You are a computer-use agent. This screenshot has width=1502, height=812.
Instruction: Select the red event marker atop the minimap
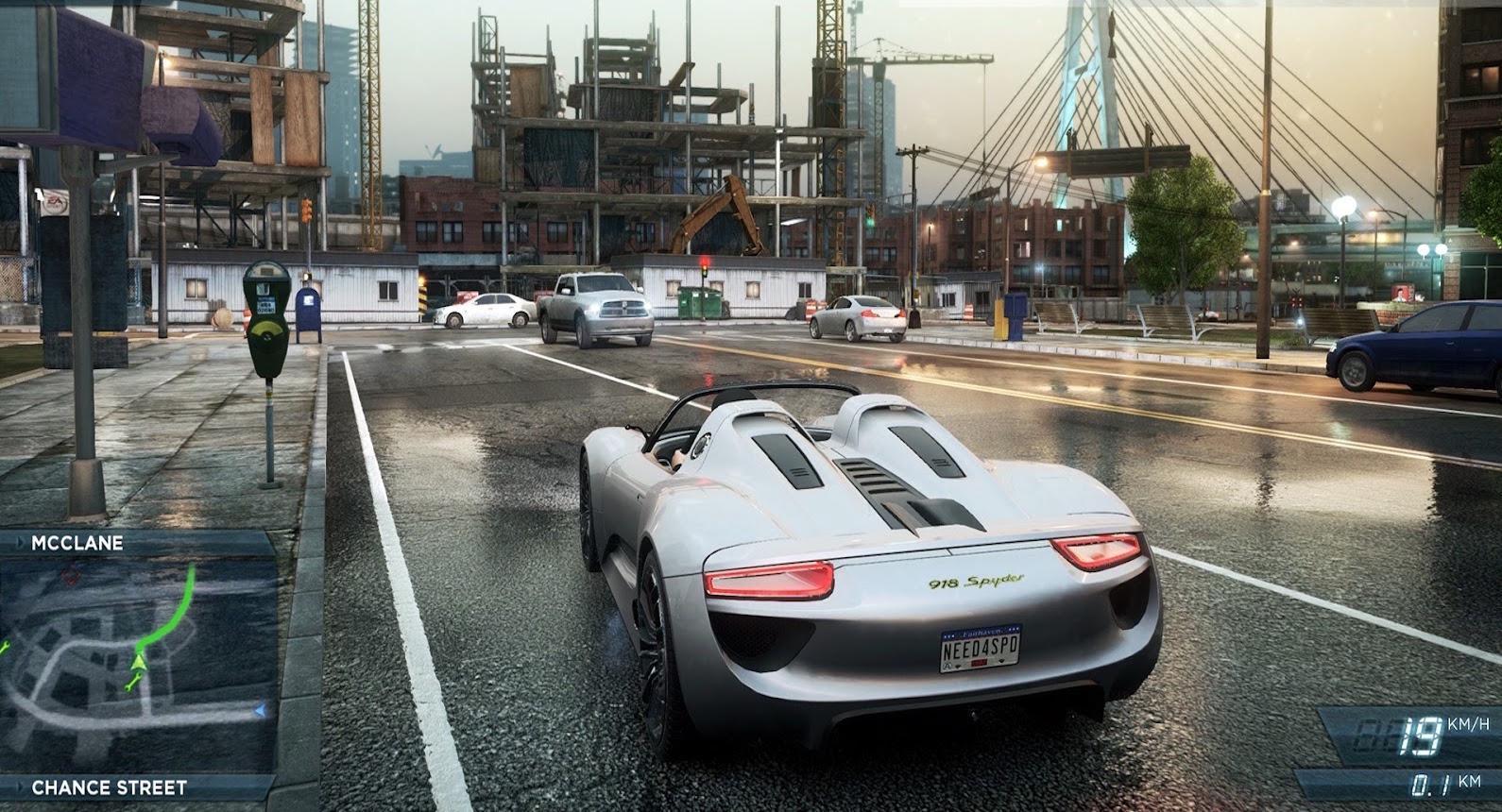[71, 575]
